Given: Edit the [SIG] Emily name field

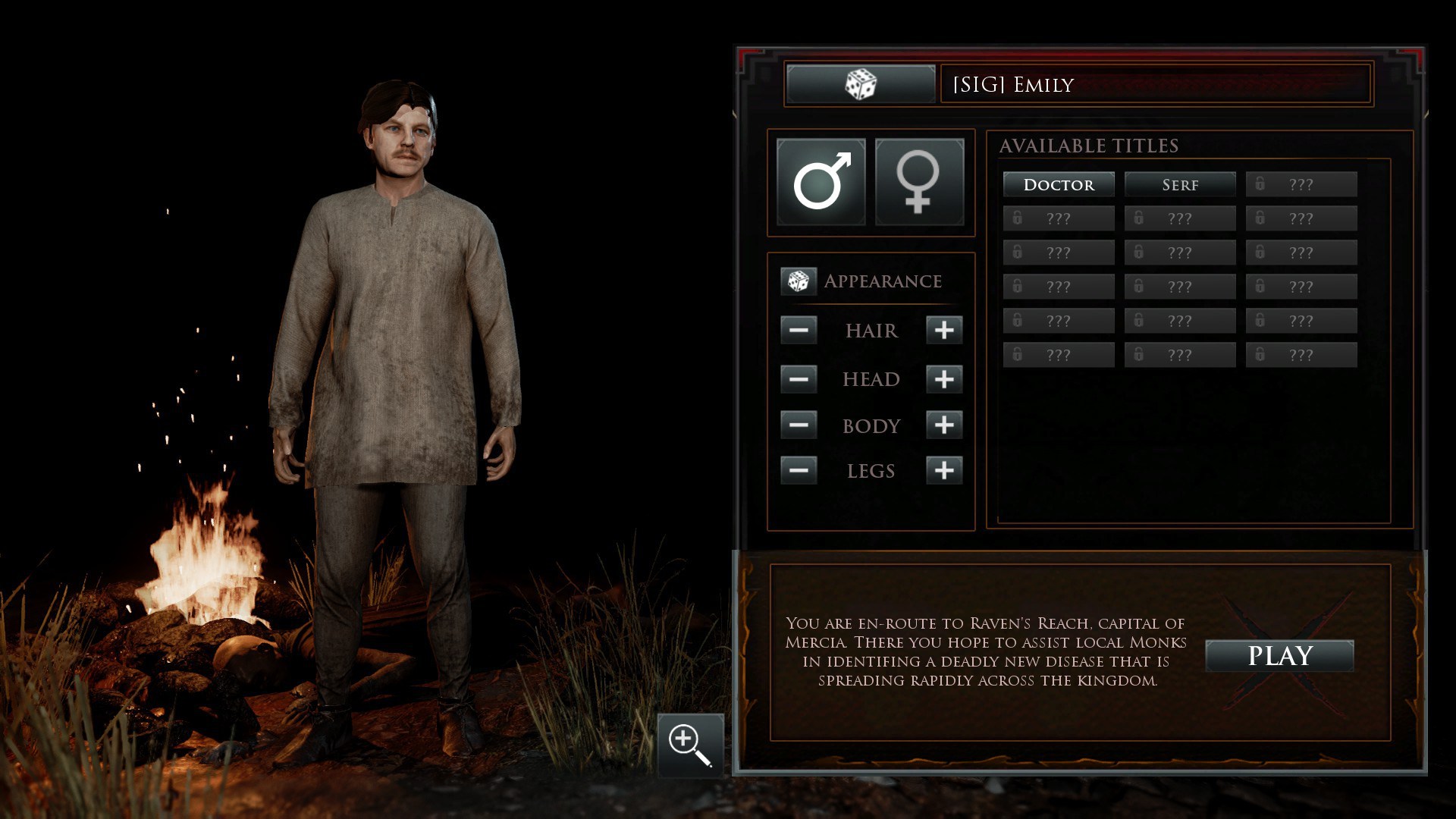Looking at the screenshot, I should tap(1154, 84).
